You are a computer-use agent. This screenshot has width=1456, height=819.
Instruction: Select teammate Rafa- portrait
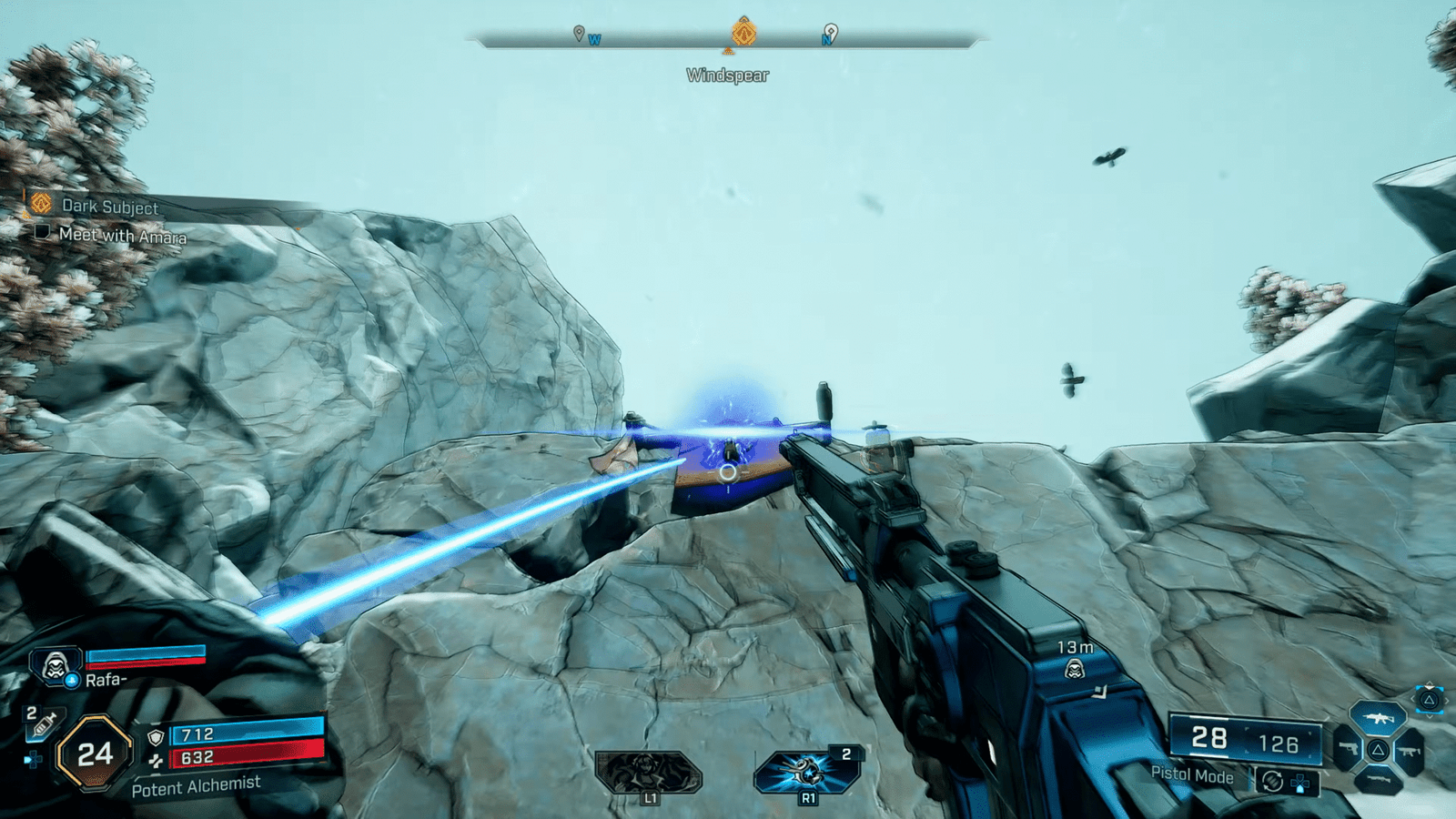coord(56,667)
